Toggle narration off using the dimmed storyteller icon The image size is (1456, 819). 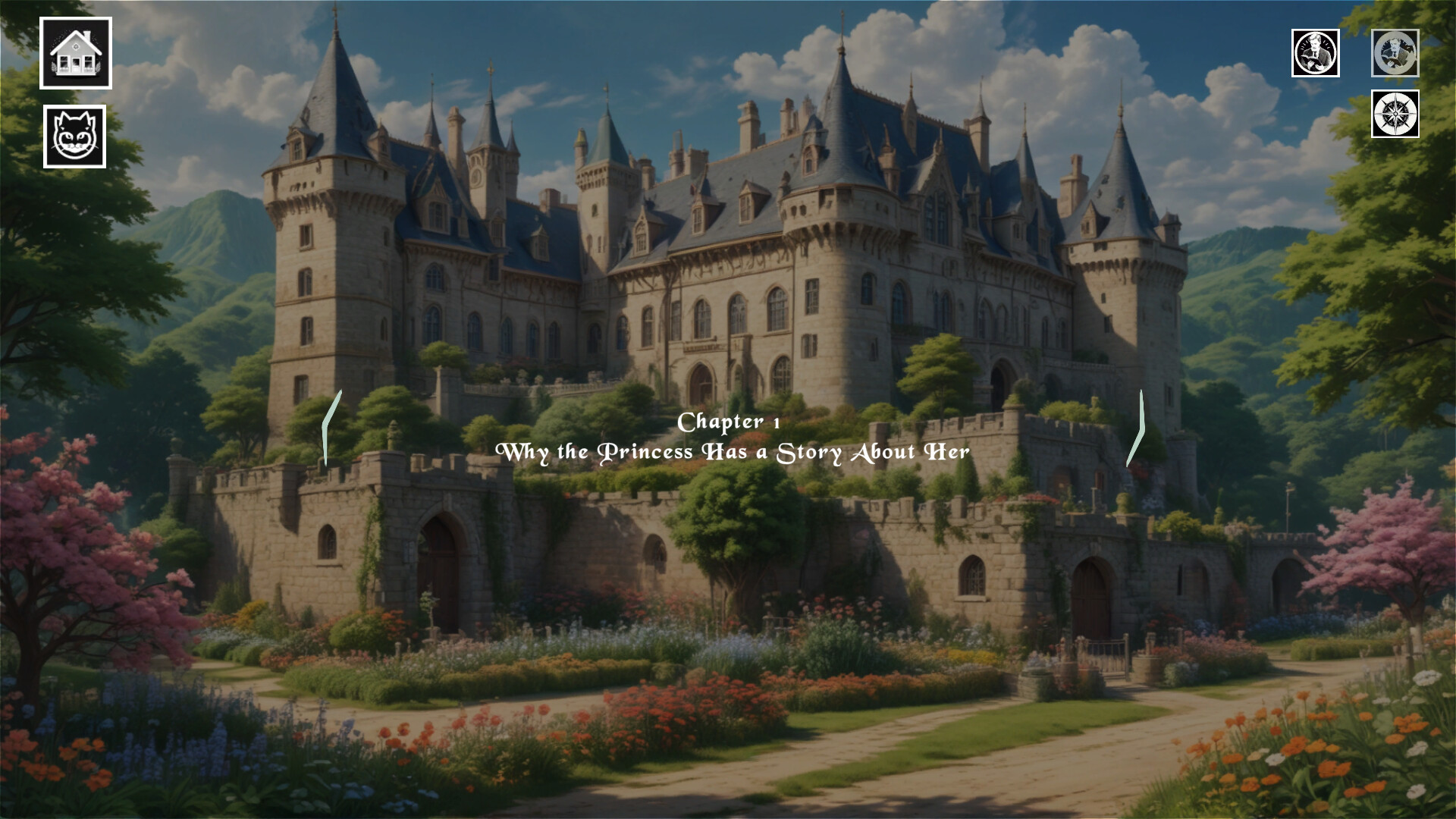pyautogui.click(x=1396, y=54)
